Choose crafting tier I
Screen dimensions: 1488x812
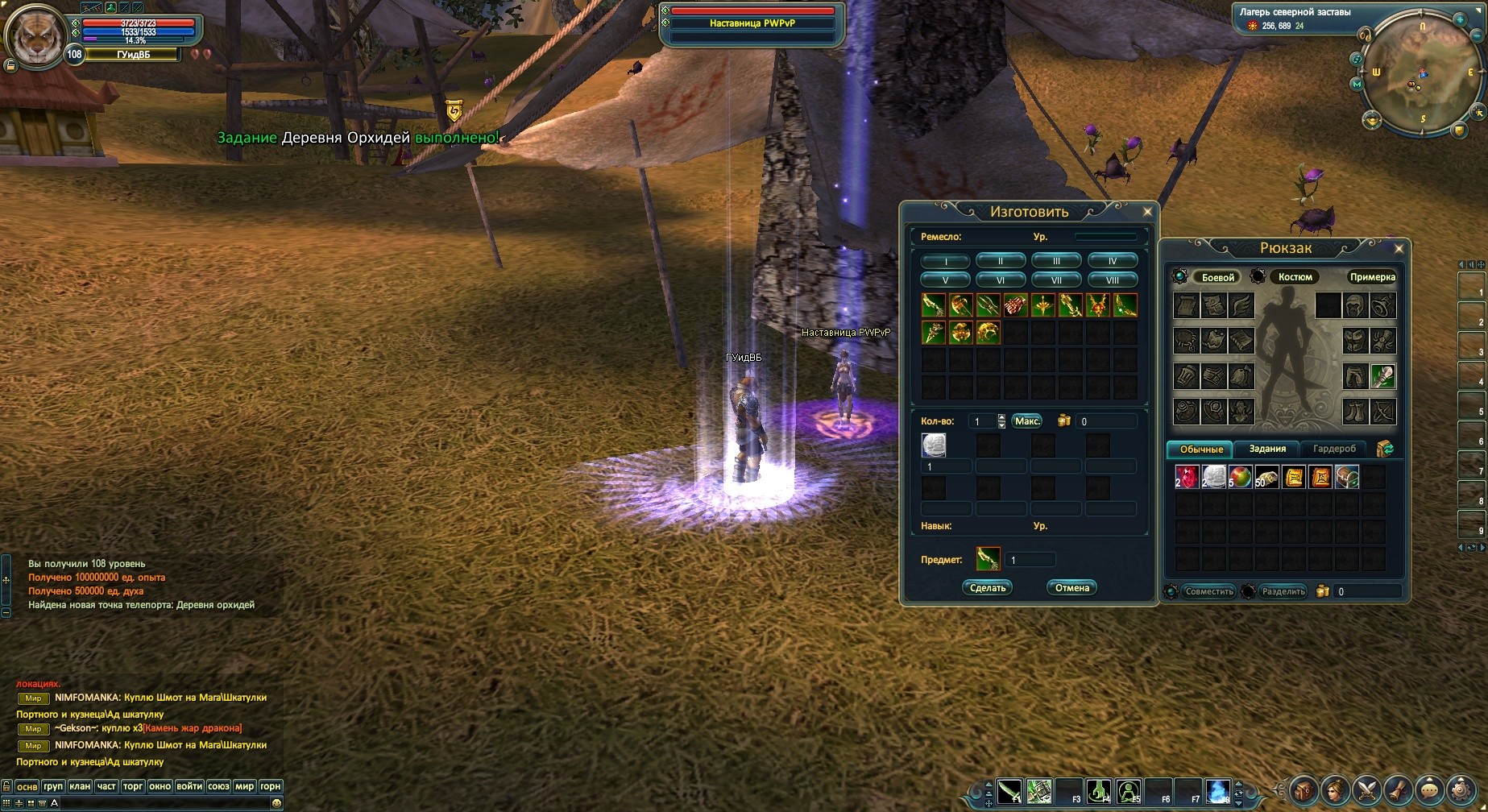pyautogui.click(x=945, y=261)
